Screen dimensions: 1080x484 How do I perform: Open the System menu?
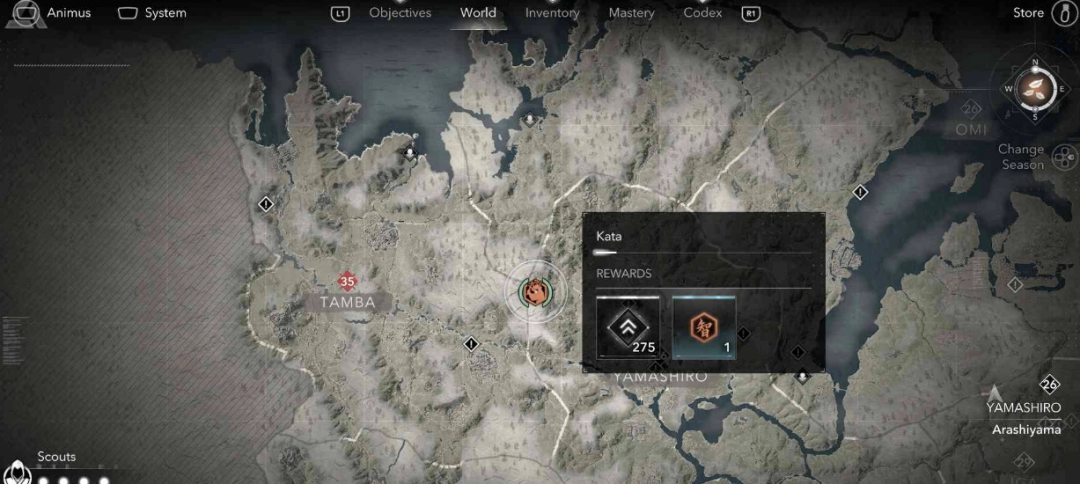pyautogui.click(x=152, y=13)
